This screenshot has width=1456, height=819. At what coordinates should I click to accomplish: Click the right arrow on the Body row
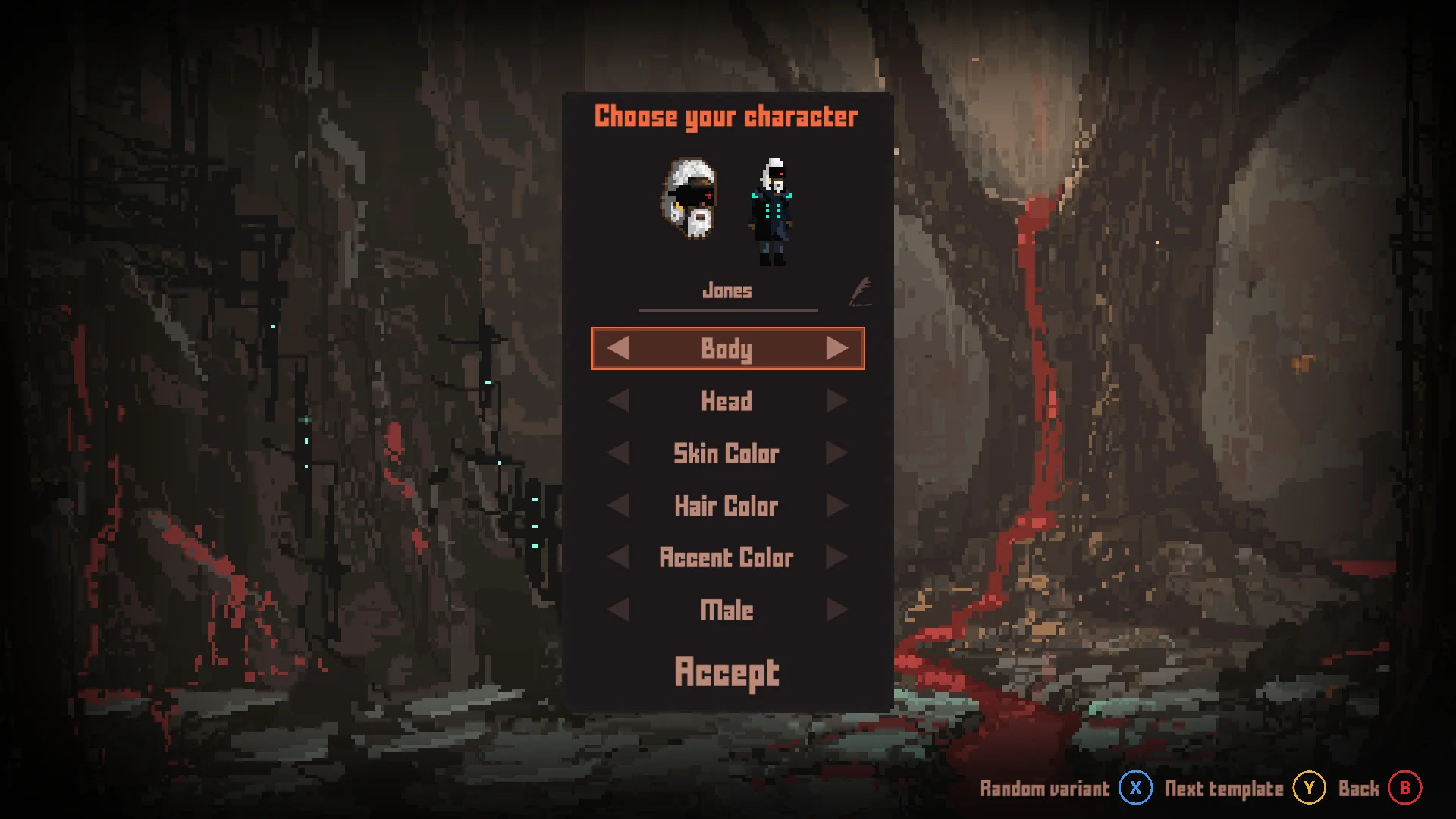pos(837,348)
